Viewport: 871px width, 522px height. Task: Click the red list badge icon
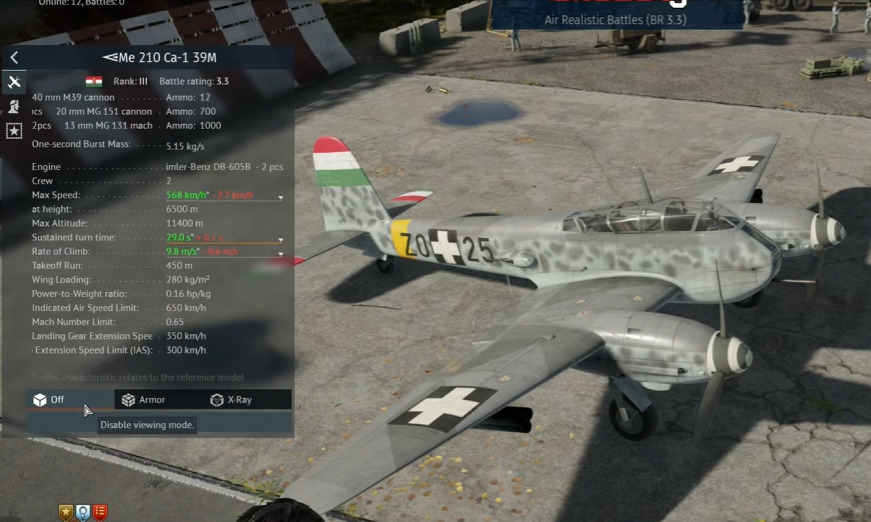coord(99,513)
